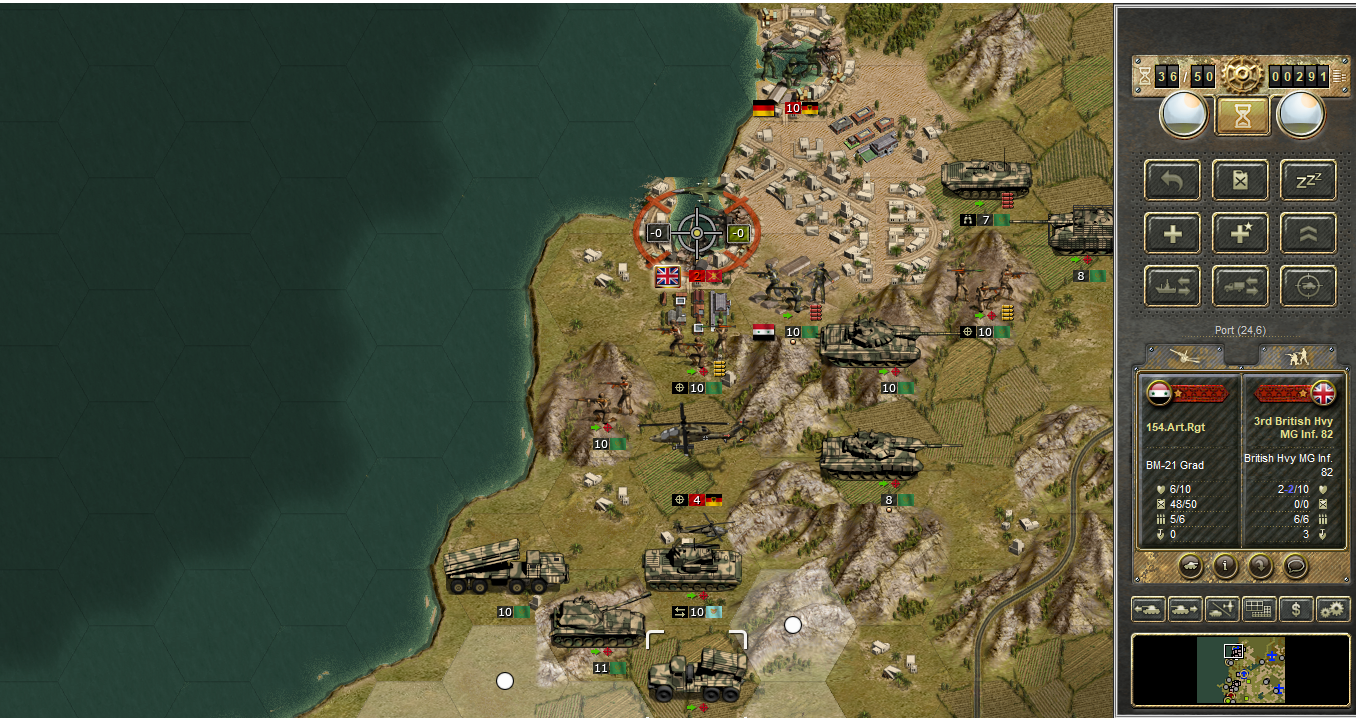Put the unit to sleep (Zzz button)

(1308, 180)
